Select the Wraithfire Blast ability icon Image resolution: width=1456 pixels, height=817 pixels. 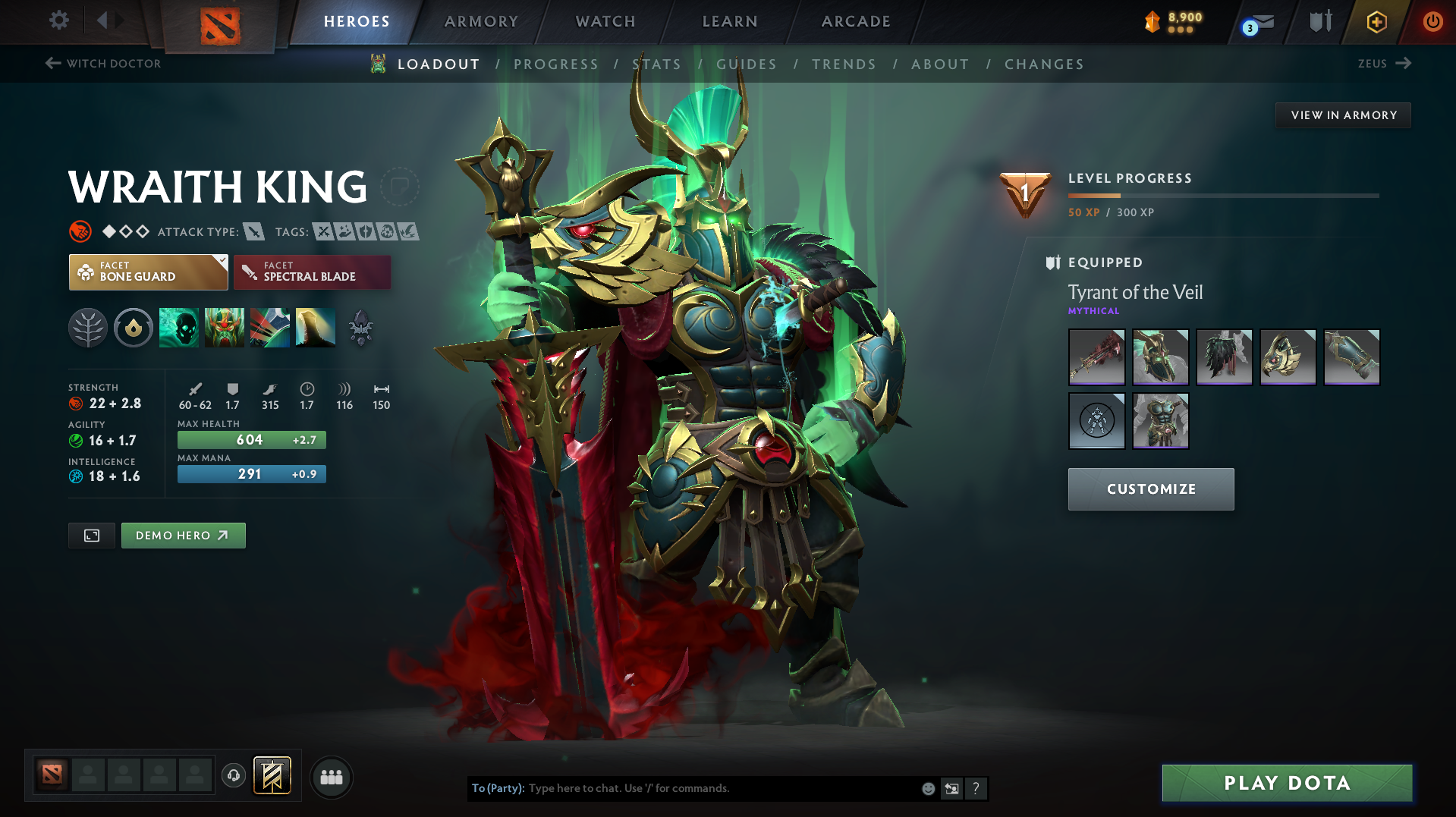[179, 328]
